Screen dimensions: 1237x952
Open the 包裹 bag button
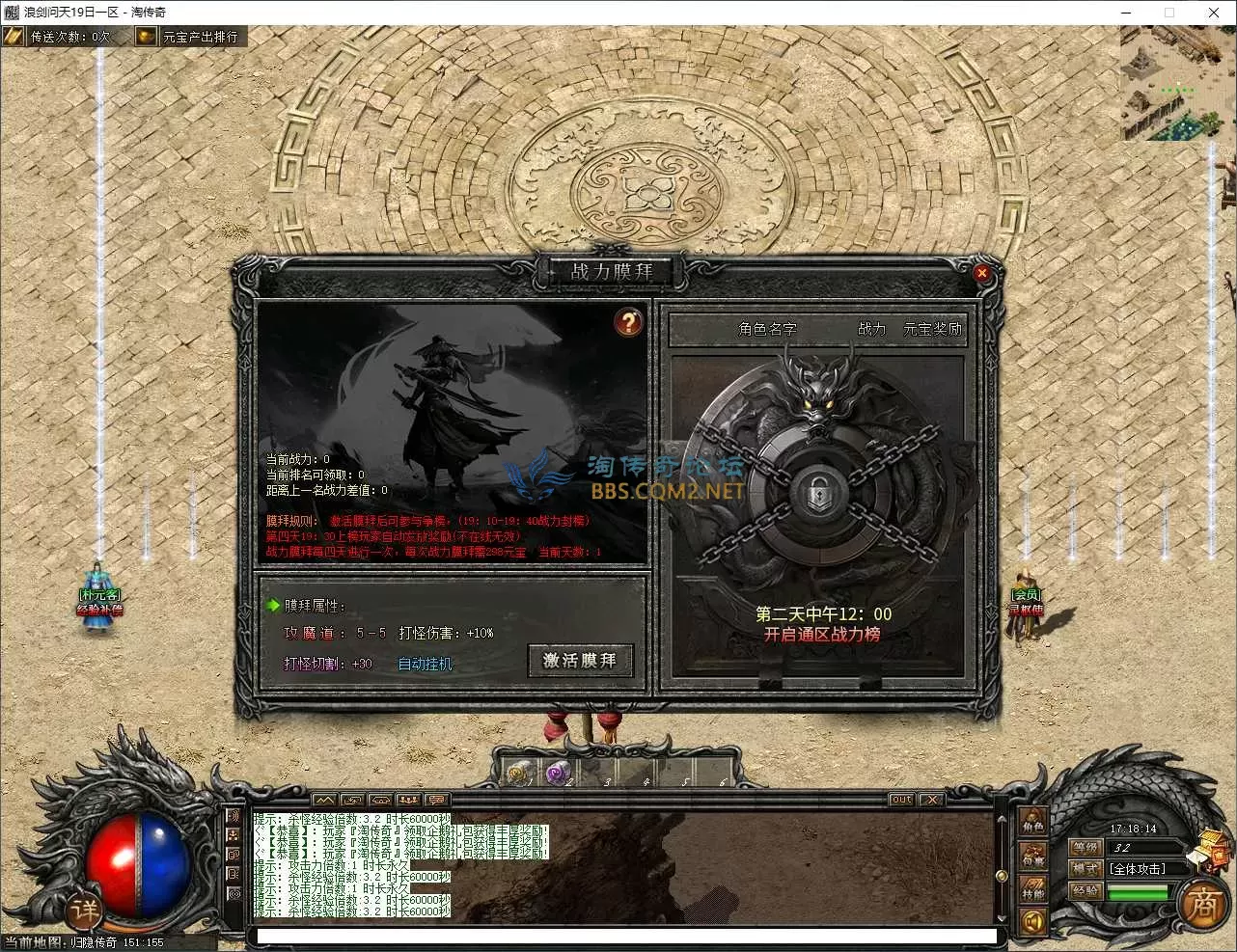(x=1033, y=857)
